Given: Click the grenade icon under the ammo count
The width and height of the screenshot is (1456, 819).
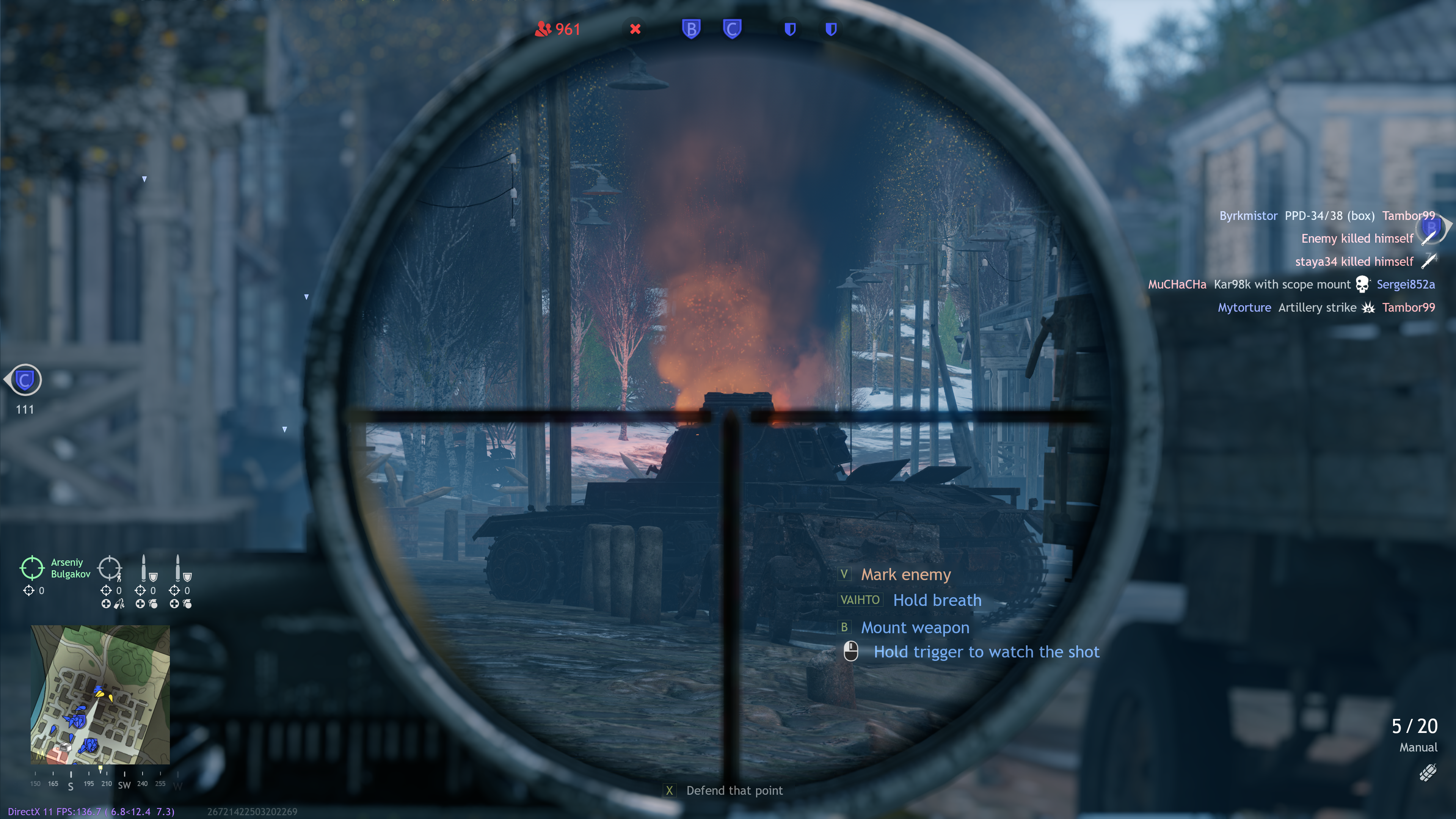Looking at the screenshot, I should 1428,772.
